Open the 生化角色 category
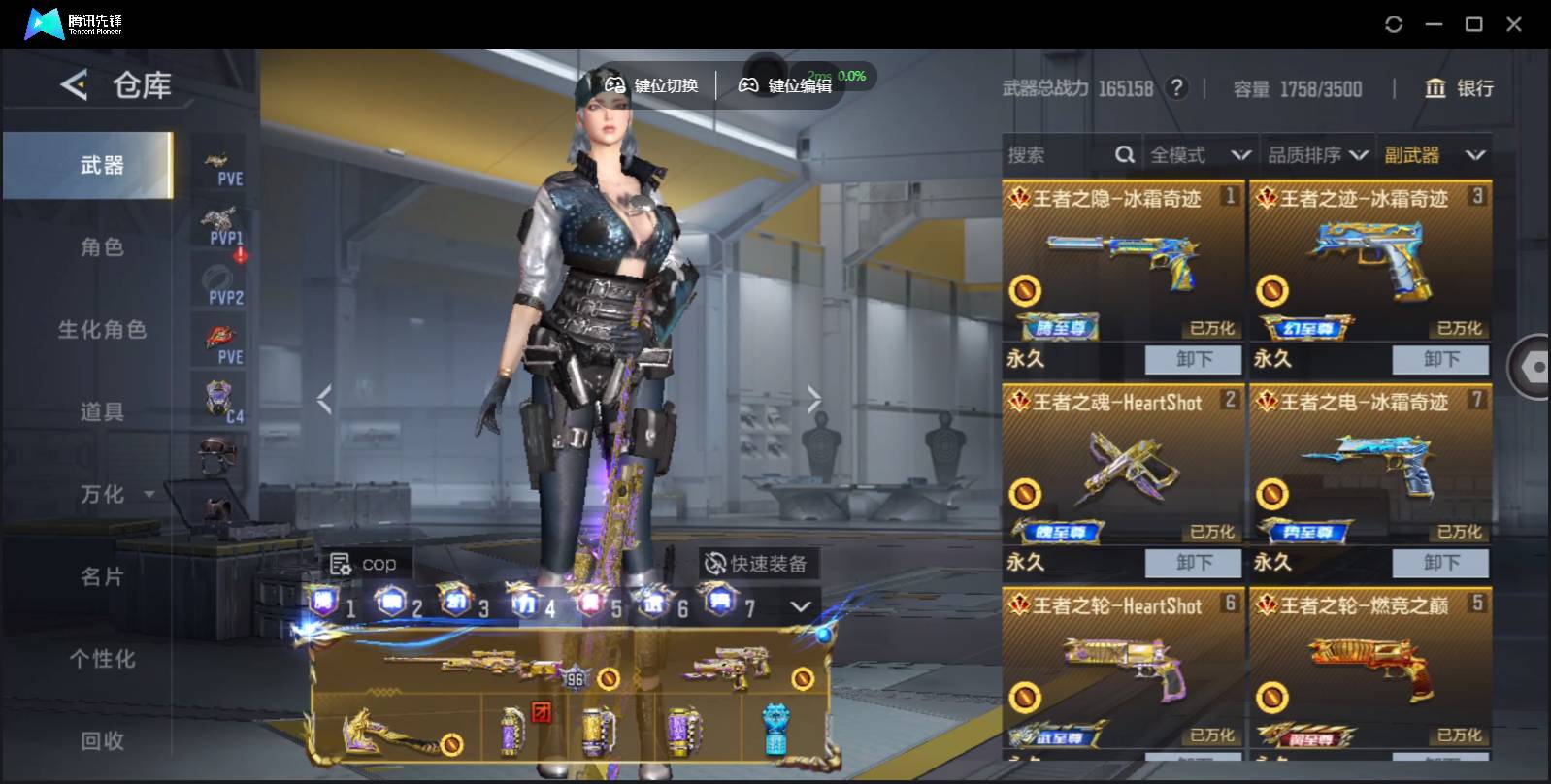Screen dimensions: 1551x784 pos(102,330)
